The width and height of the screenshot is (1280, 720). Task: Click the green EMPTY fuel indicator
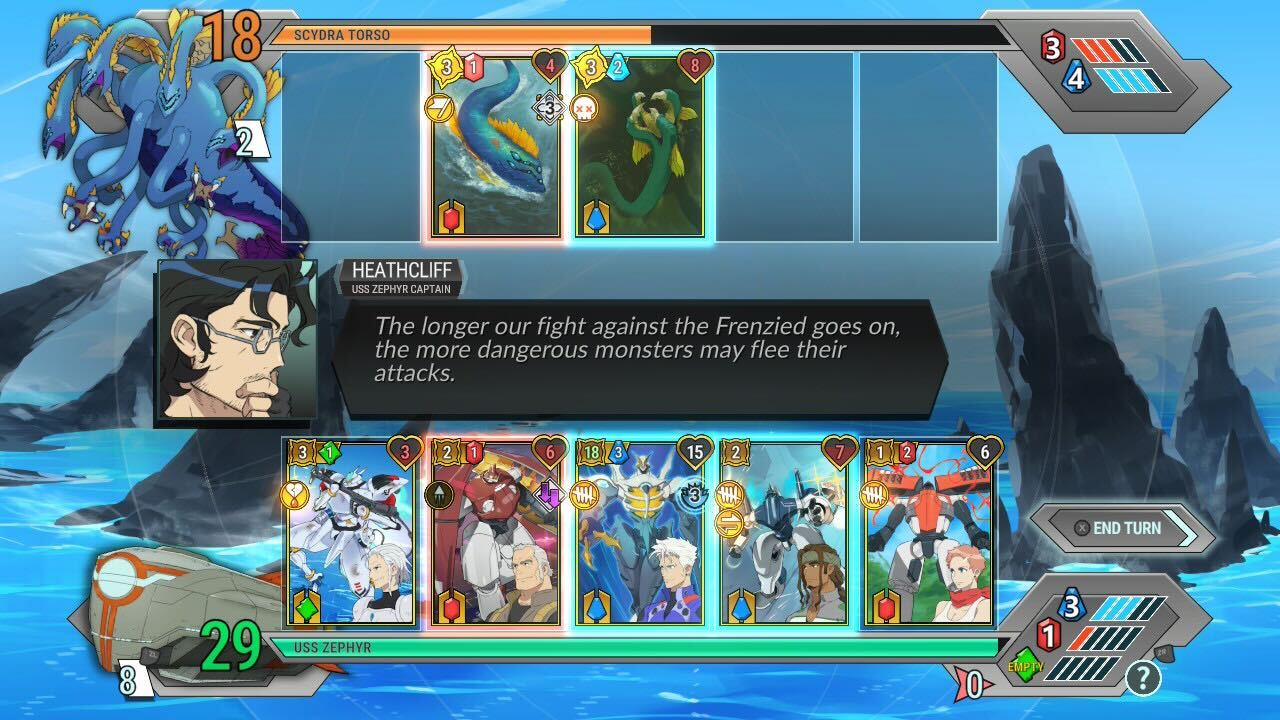pos(1024,664)
